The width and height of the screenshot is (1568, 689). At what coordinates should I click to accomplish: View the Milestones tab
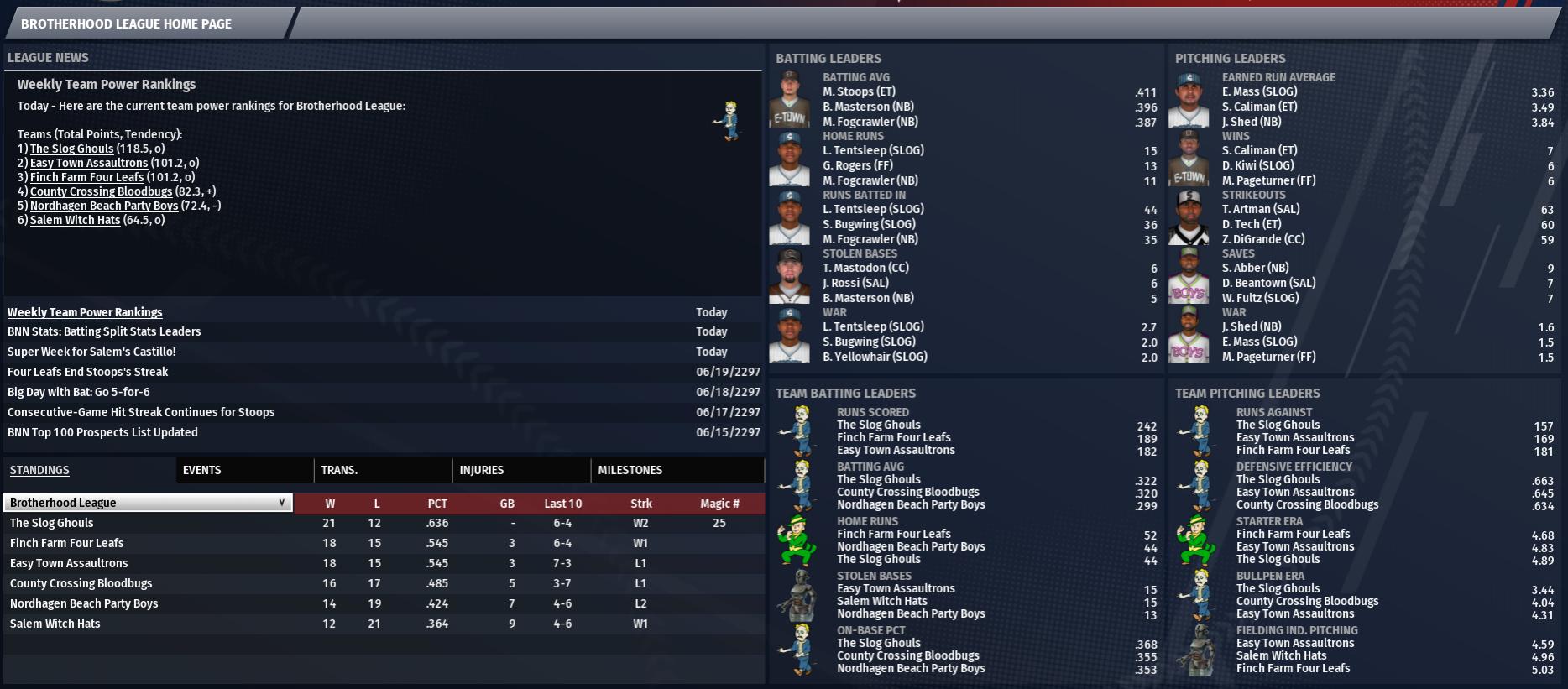[630, 470]
